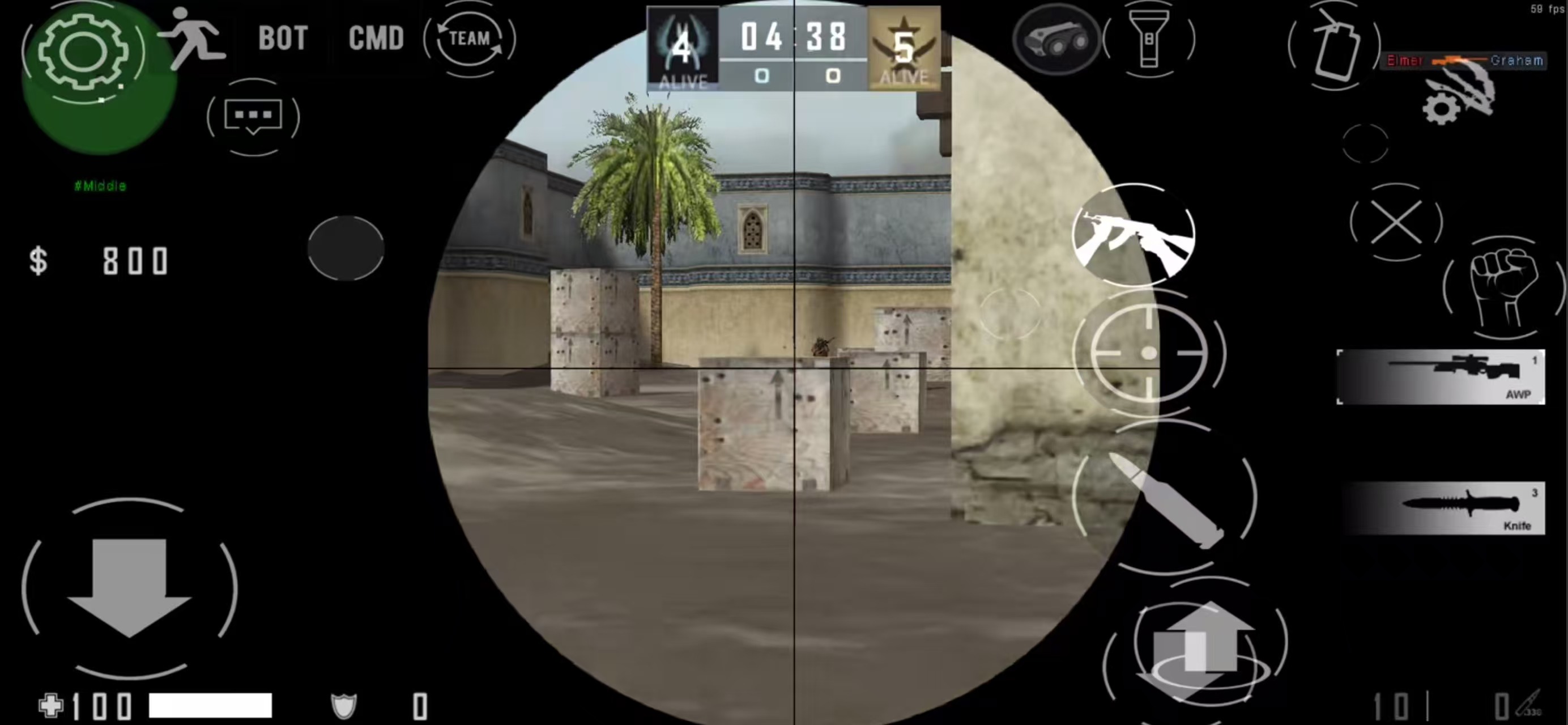This screenshot has height=725, width=1568.
Task: Select the AWP weapon slot
Action: pyautogui.click(x=1440, y=377)
